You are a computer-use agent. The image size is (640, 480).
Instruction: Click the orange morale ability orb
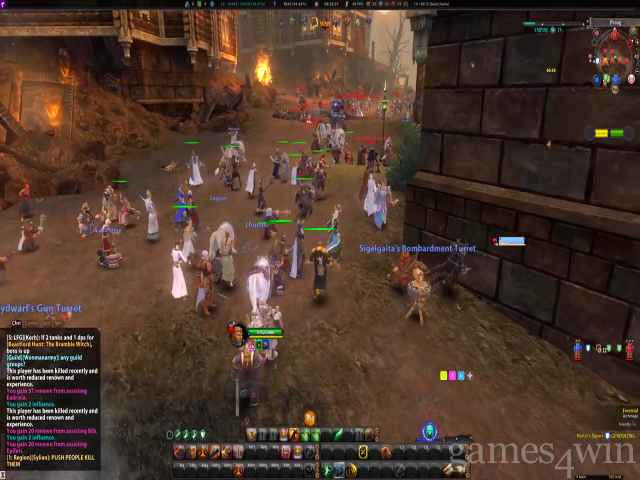click(310, 418)
